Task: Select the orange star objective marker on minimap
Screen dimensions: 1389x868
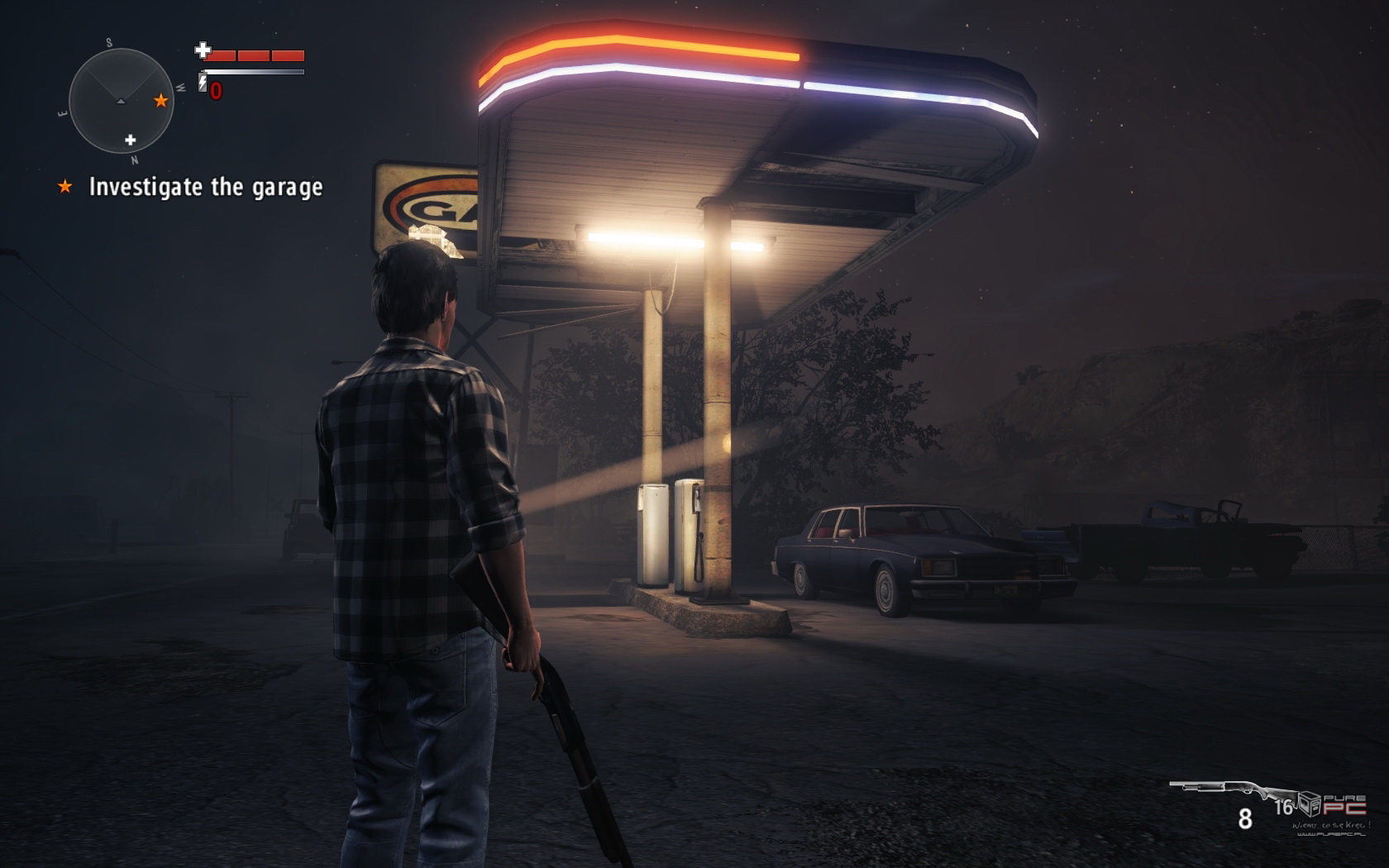Action: 161,101
